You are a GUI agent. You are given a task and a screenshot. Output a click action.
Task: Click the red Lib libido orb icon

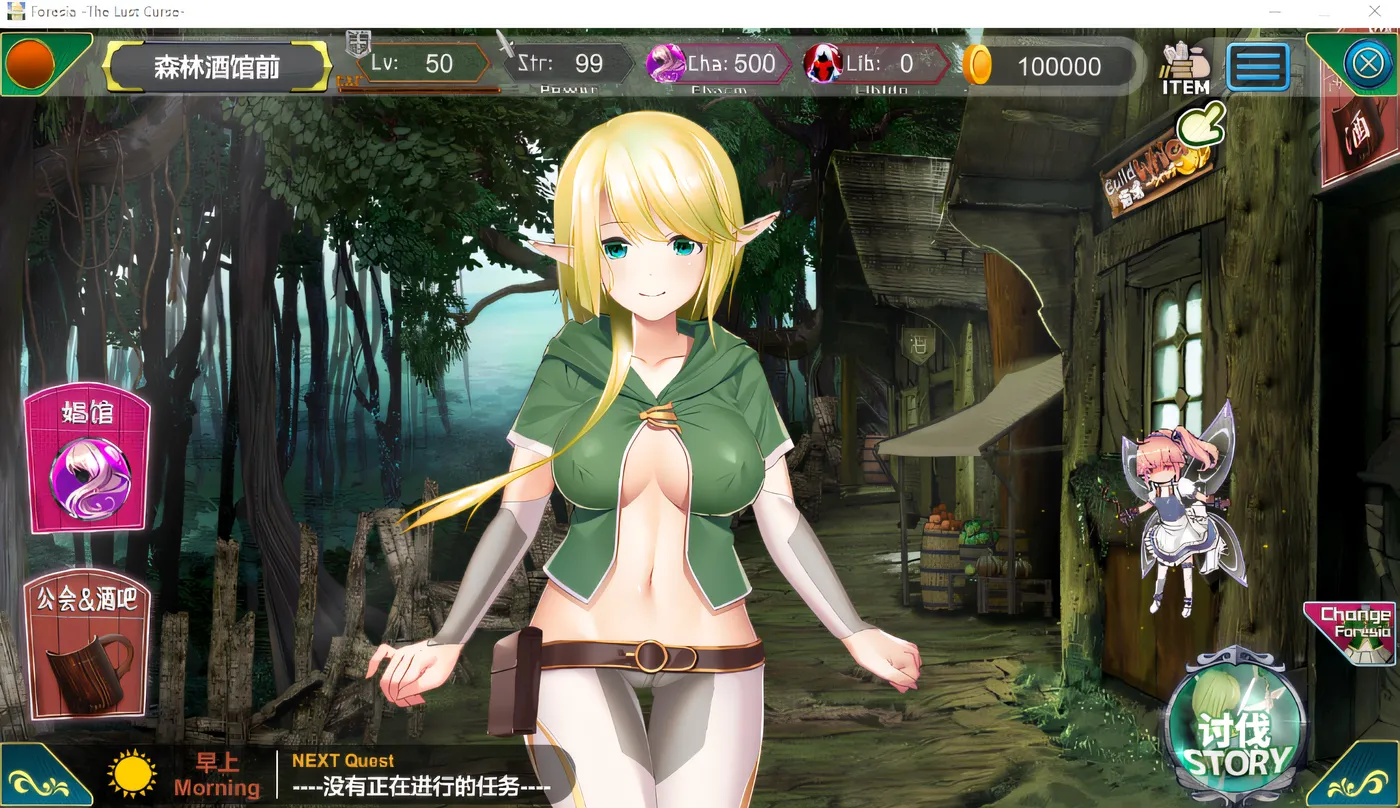[x=823, y=64]
